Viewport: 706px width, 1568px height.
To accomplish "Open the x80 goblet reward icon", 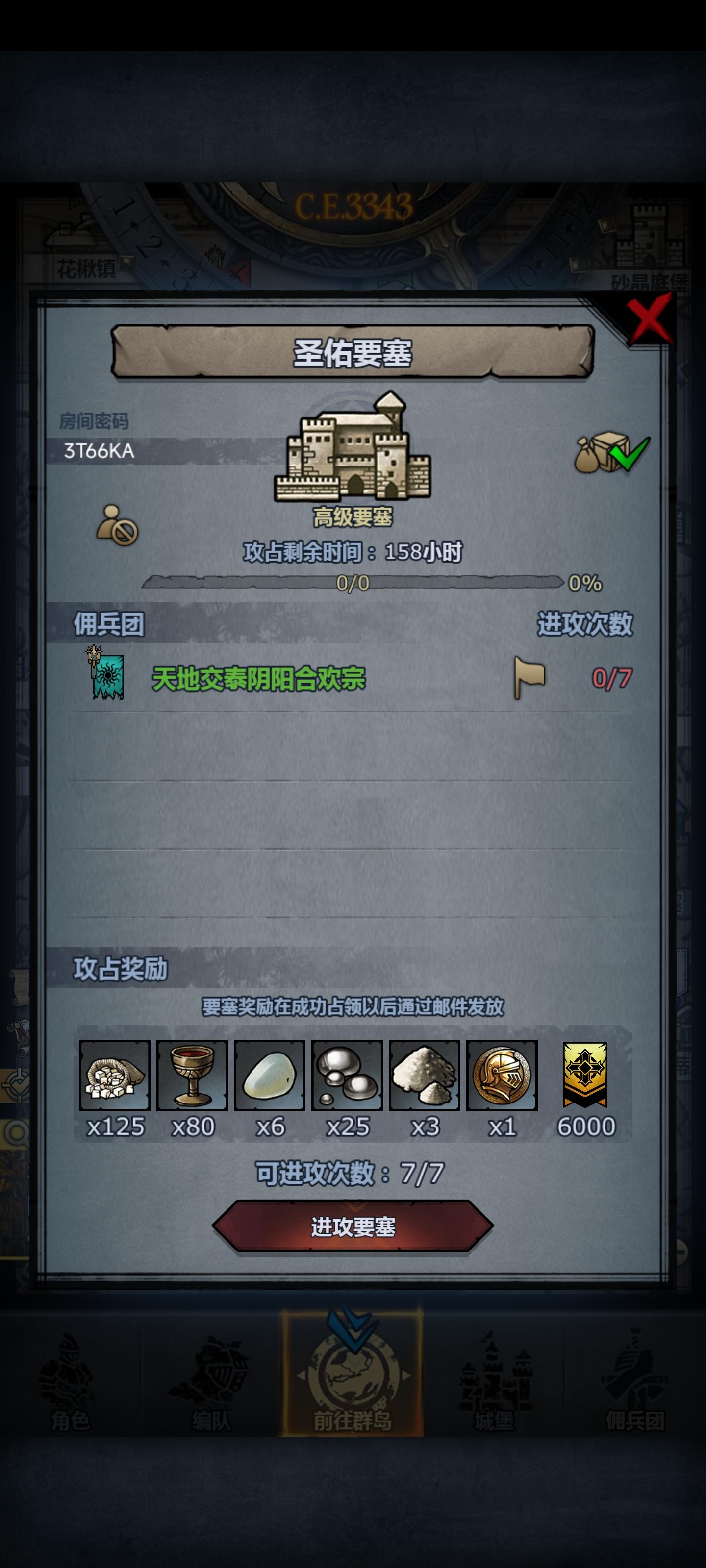I will click(x=190, y=1075).
